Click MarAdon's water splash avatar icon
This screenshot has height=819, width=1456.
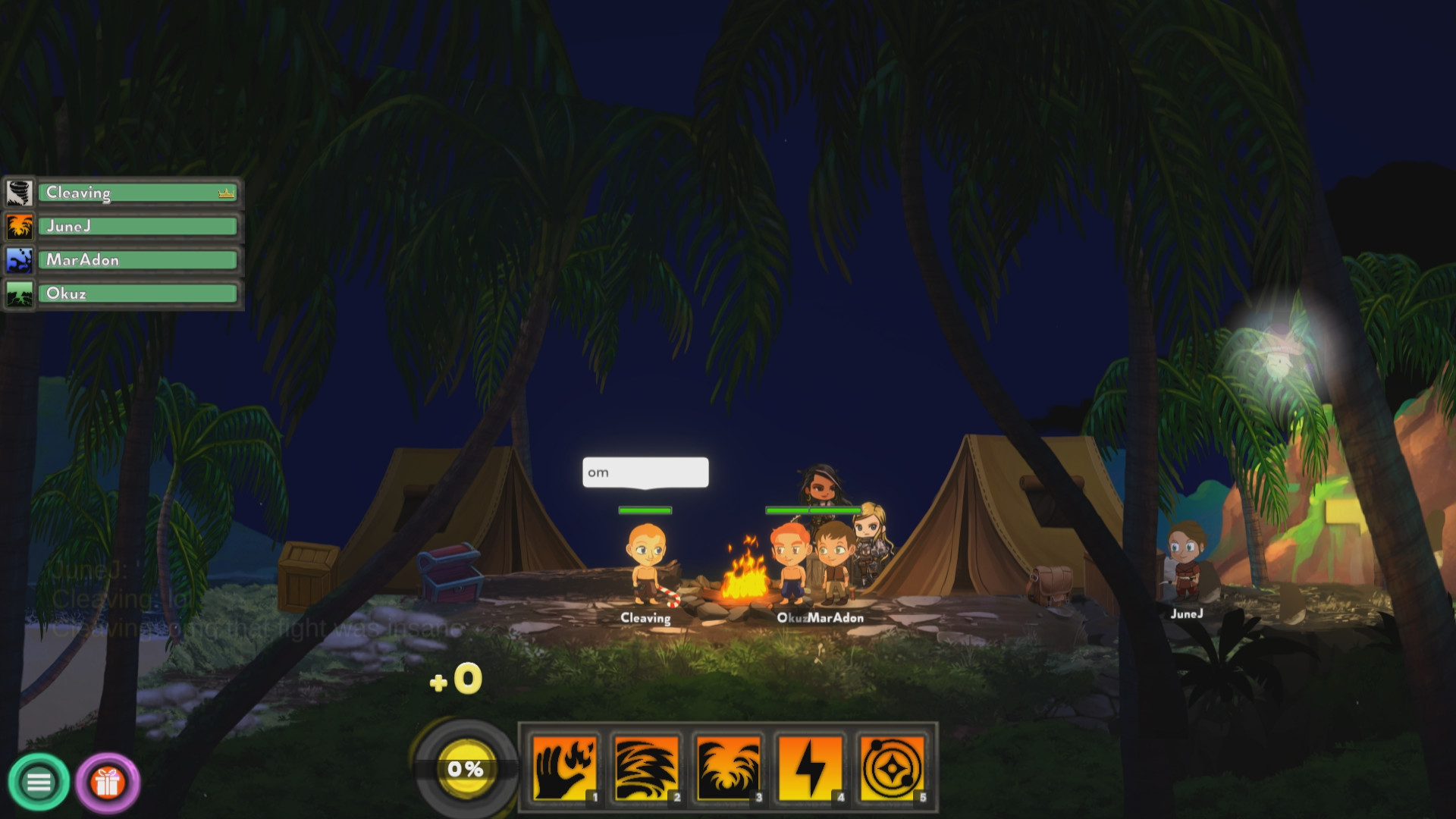click(x=20, y=259)
